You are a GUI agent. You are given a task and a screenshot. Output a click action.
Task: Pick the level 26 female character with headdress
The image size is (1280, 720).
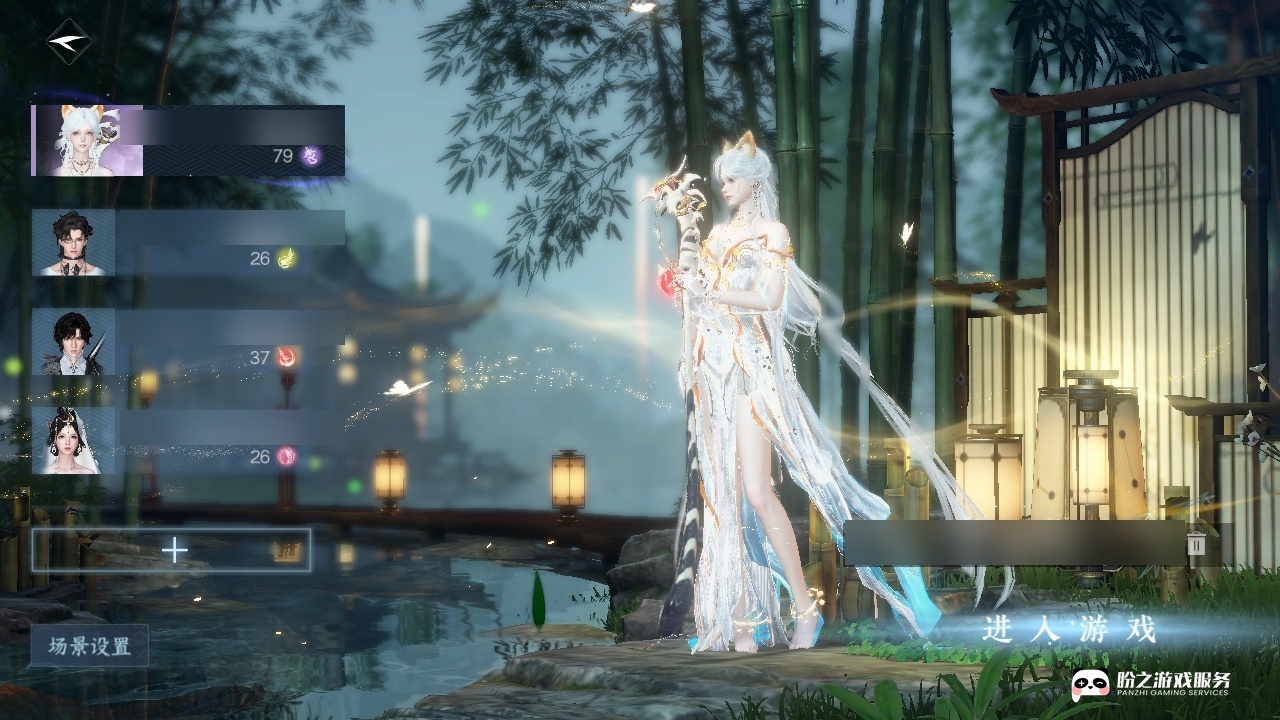coord(188,441)
